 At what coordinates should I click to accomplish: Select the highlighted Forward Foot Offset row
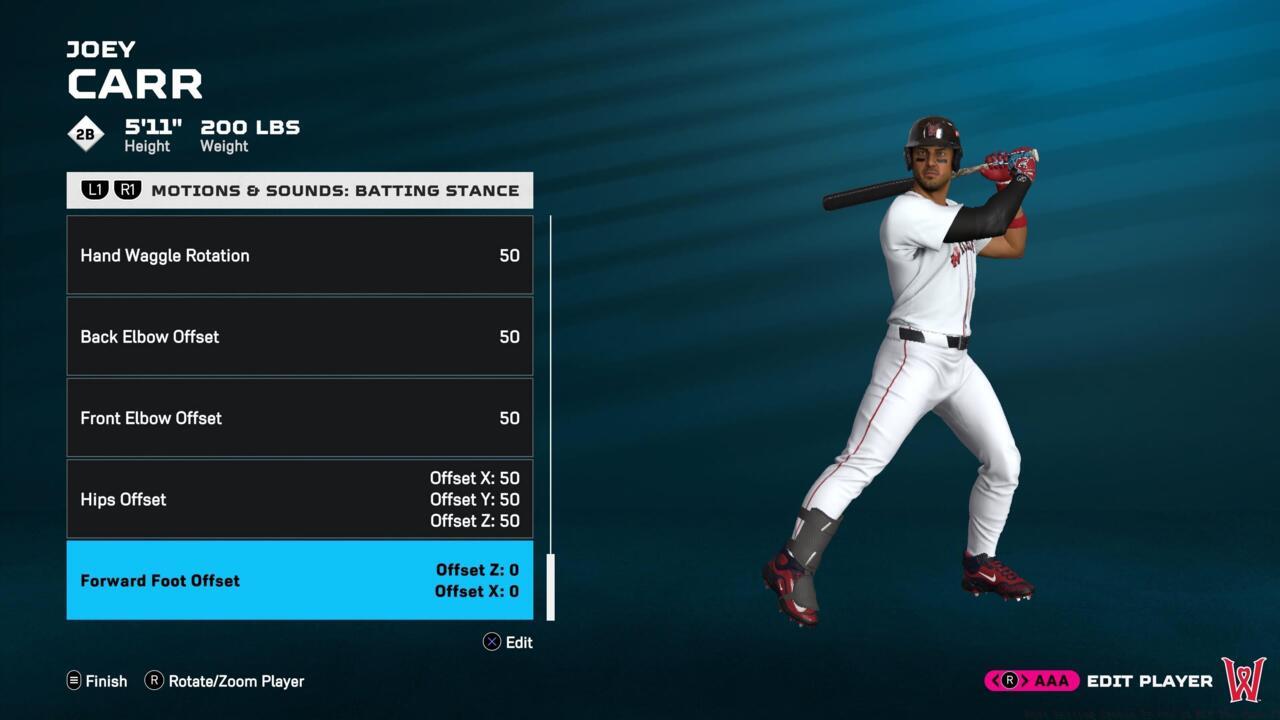coord(300,580)
